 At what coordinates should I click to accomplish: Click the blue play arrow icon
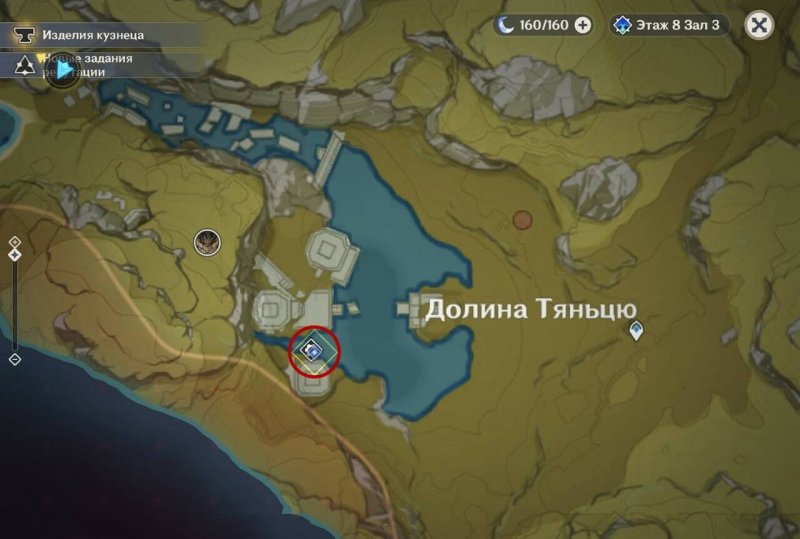pos(65,70)
